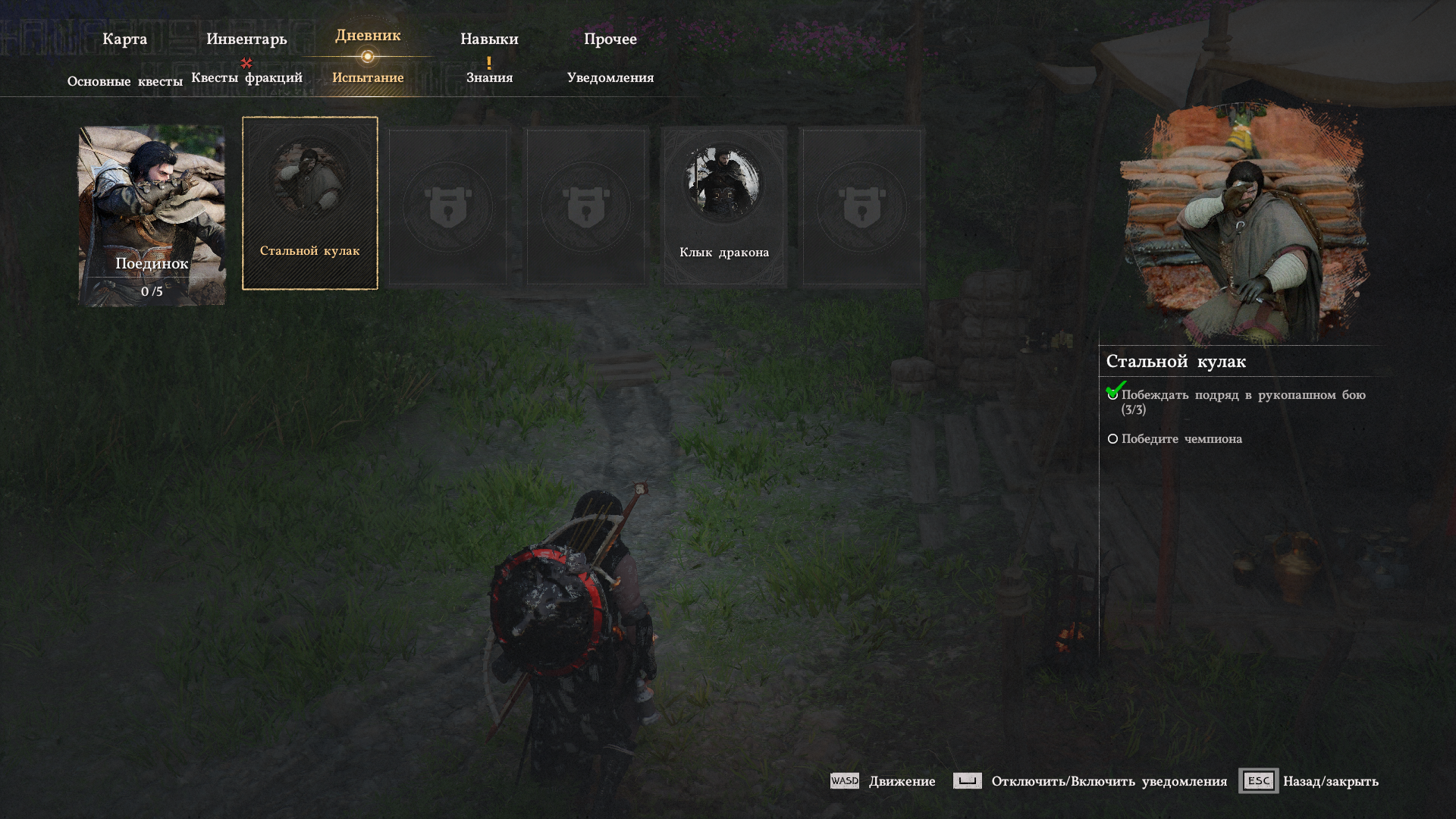
Task: Pick the Клык дракона challenge card
Action: pos(724,206)
